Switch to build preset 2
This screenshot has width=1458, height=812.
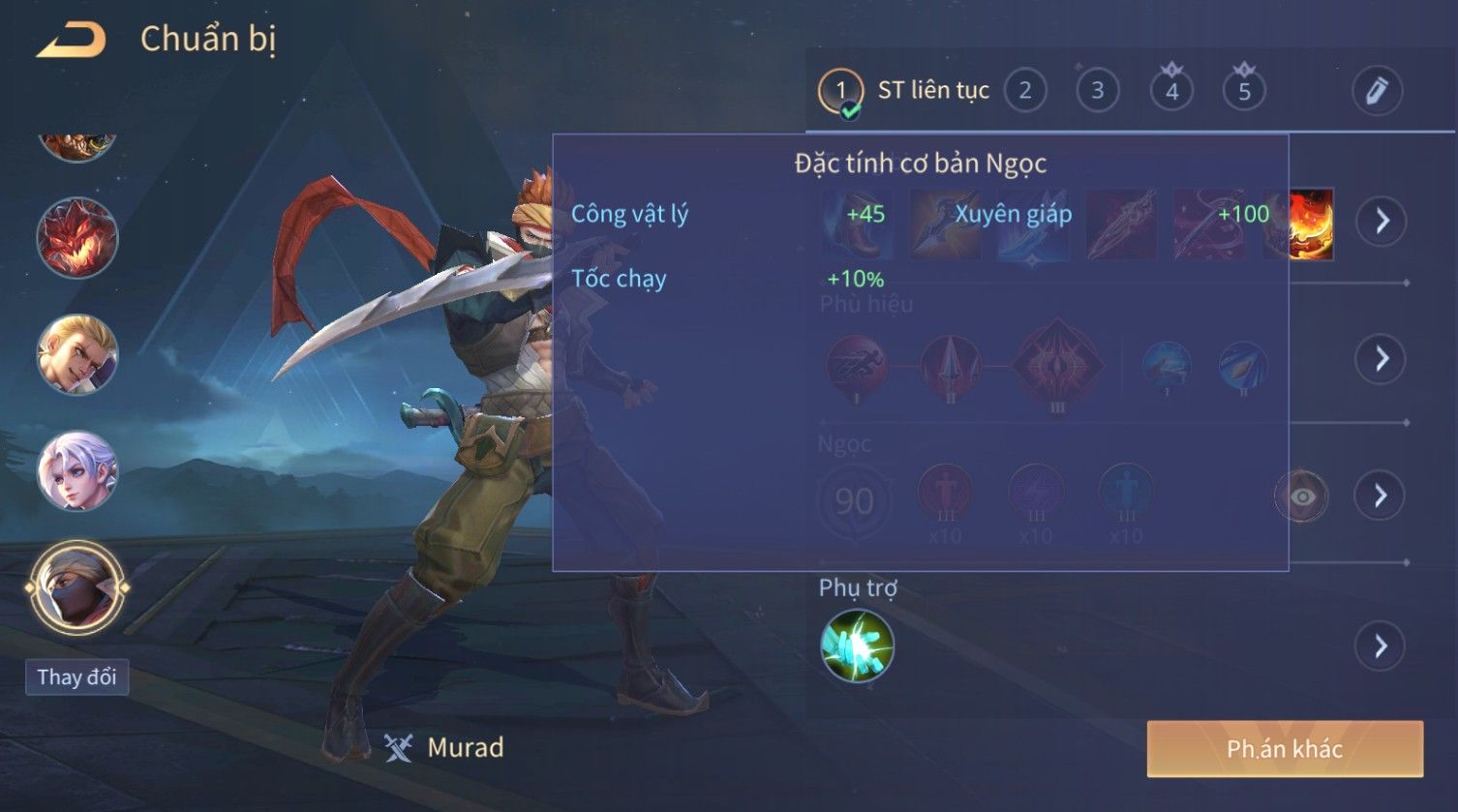pyautogui.click(x=1024, y=91)
